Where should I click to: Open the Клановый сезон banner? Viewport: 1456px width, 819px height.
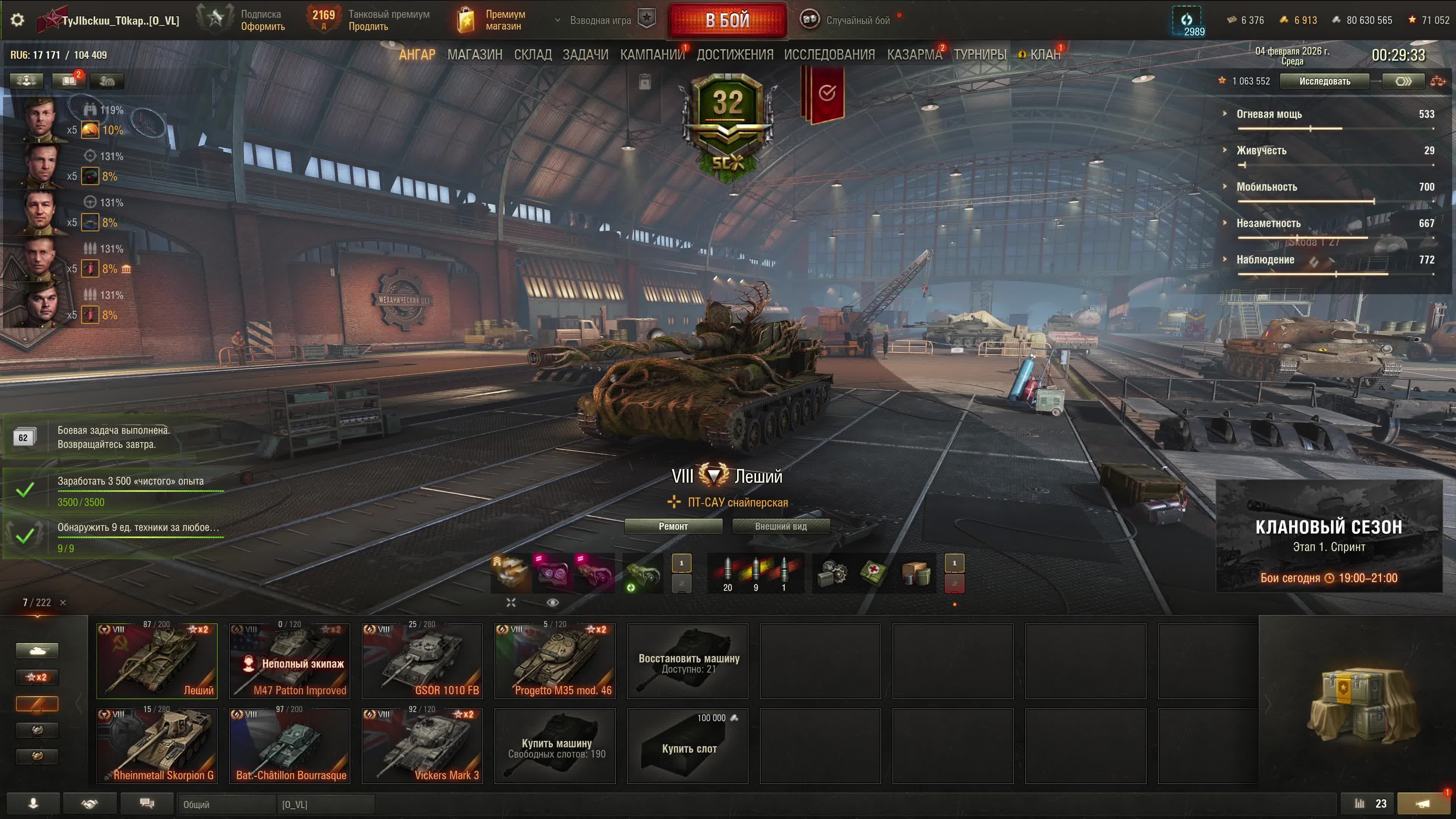click(1328, 536)
